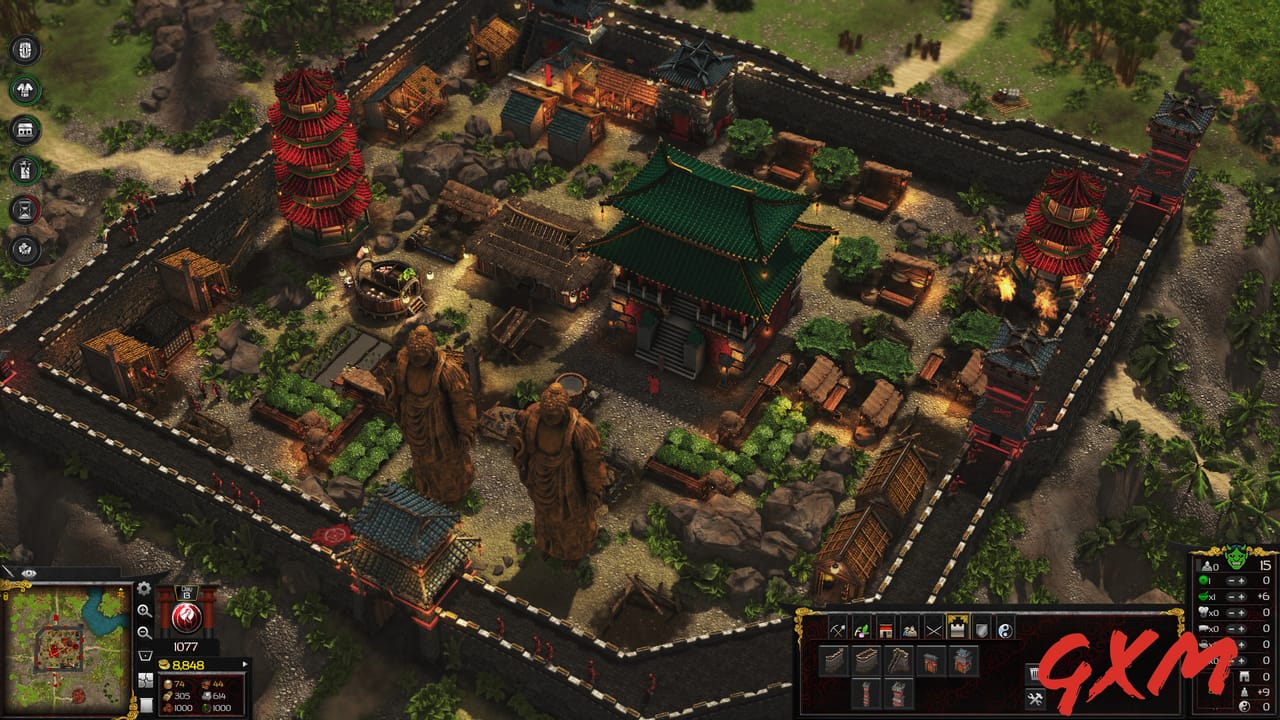The width and height of the screenshot is (1280, 720).
Task: Open the granary icon on the left sidebar
Action: click(x=24, y=129)
